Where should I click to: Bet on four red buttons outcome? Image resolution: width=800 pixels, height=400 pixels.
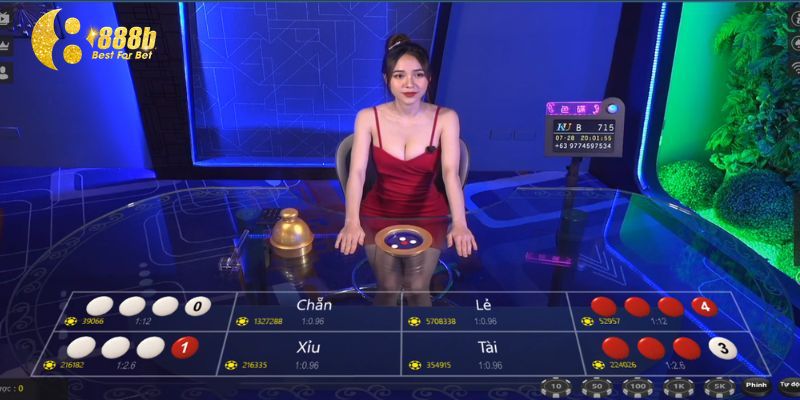point(650,310)
